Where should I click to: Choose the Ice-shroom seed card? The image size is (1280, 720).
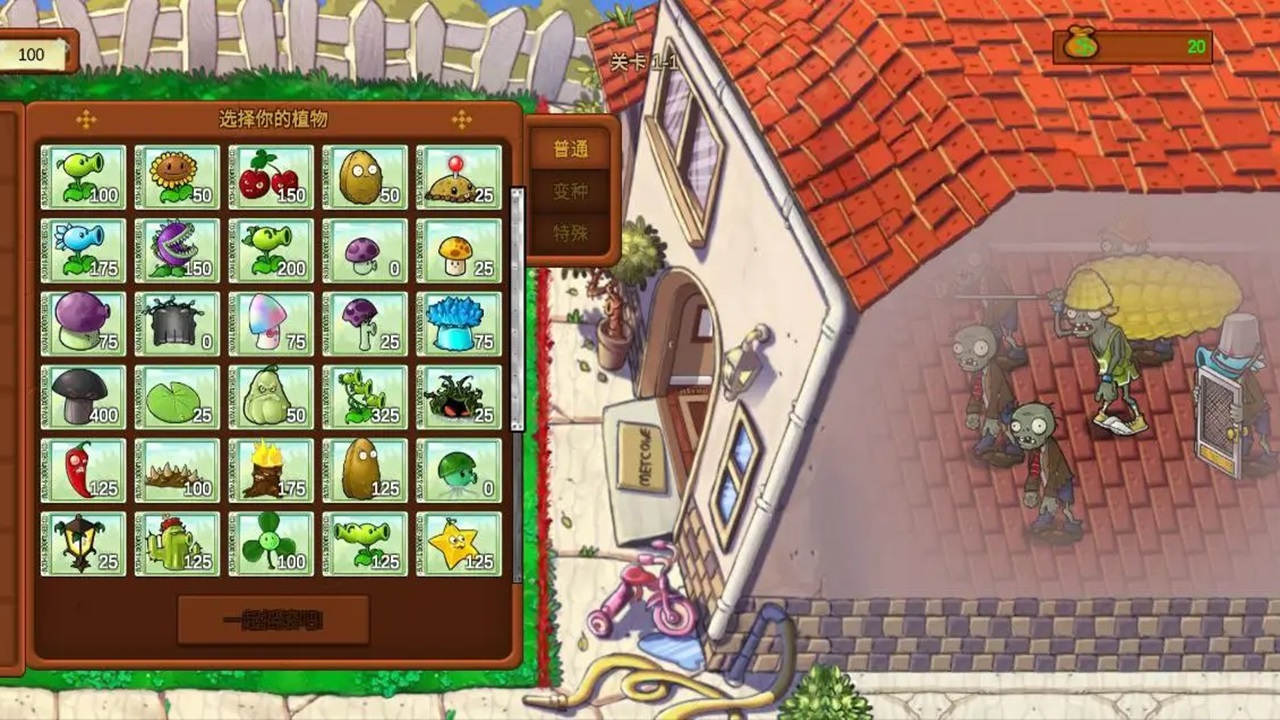(x=459, y=324)
